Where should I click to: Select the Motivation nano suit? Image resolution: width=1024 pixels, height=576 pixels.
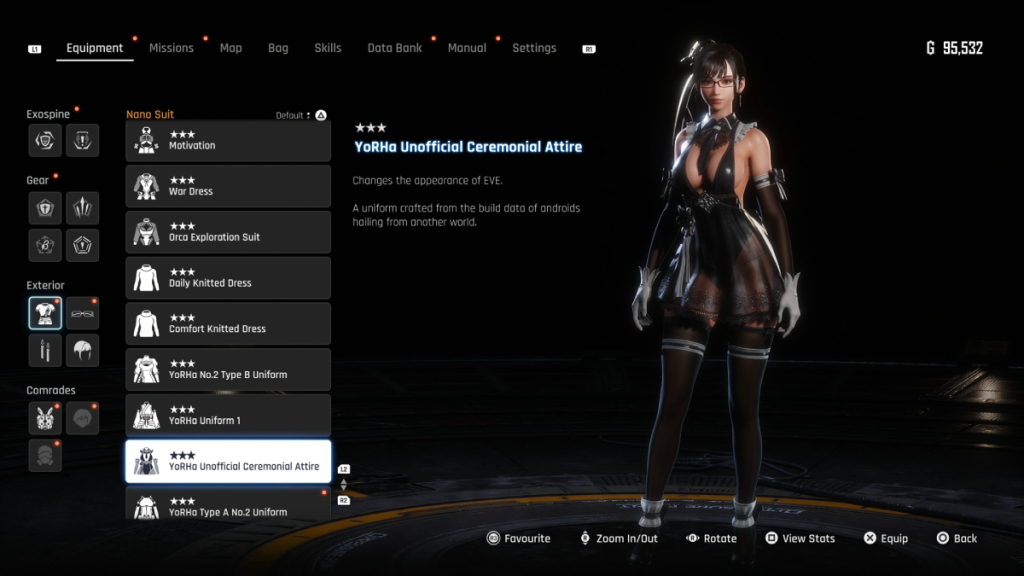tap(228, 141)
